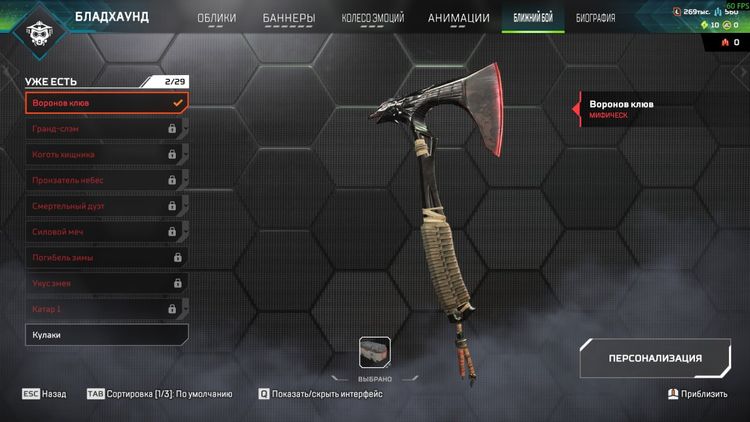Image resolution: width=750 pixels, height=422 pixels.
Task: Select the Воронов клюв heirloom entry
Action: pyautogui.click(x=106, y=102)
